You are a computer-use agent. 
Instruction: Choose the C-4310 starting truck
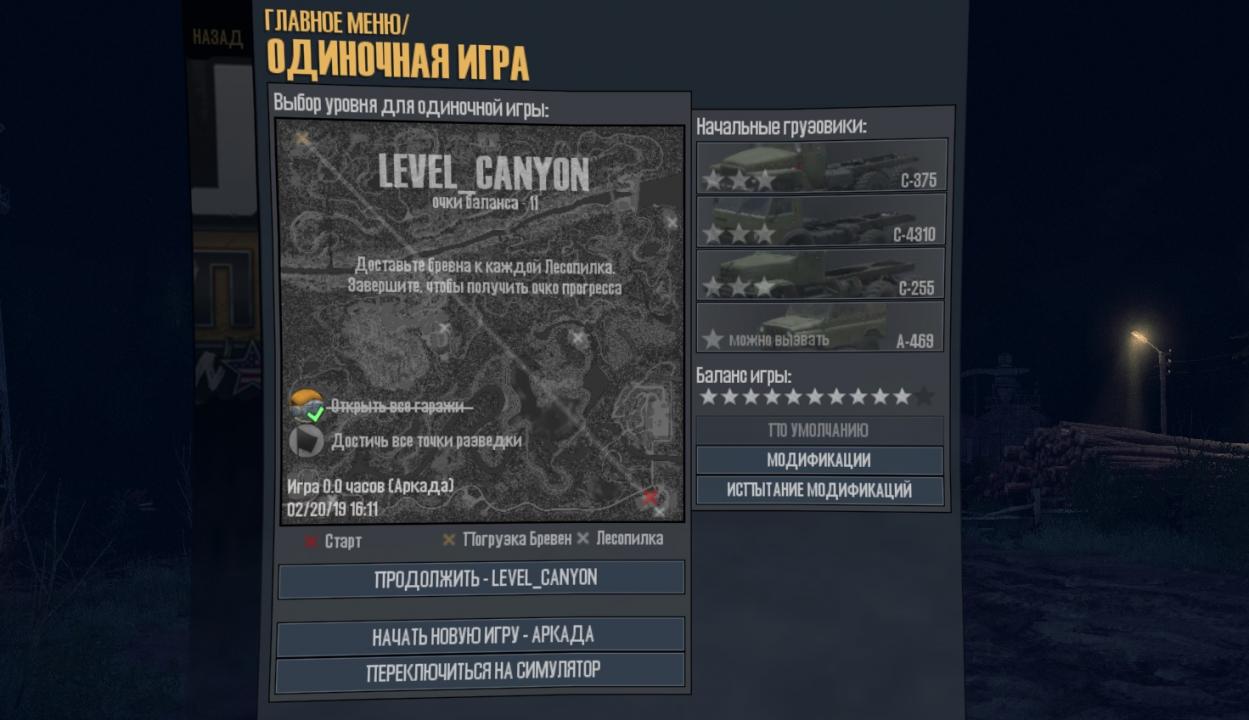[819, 220]
